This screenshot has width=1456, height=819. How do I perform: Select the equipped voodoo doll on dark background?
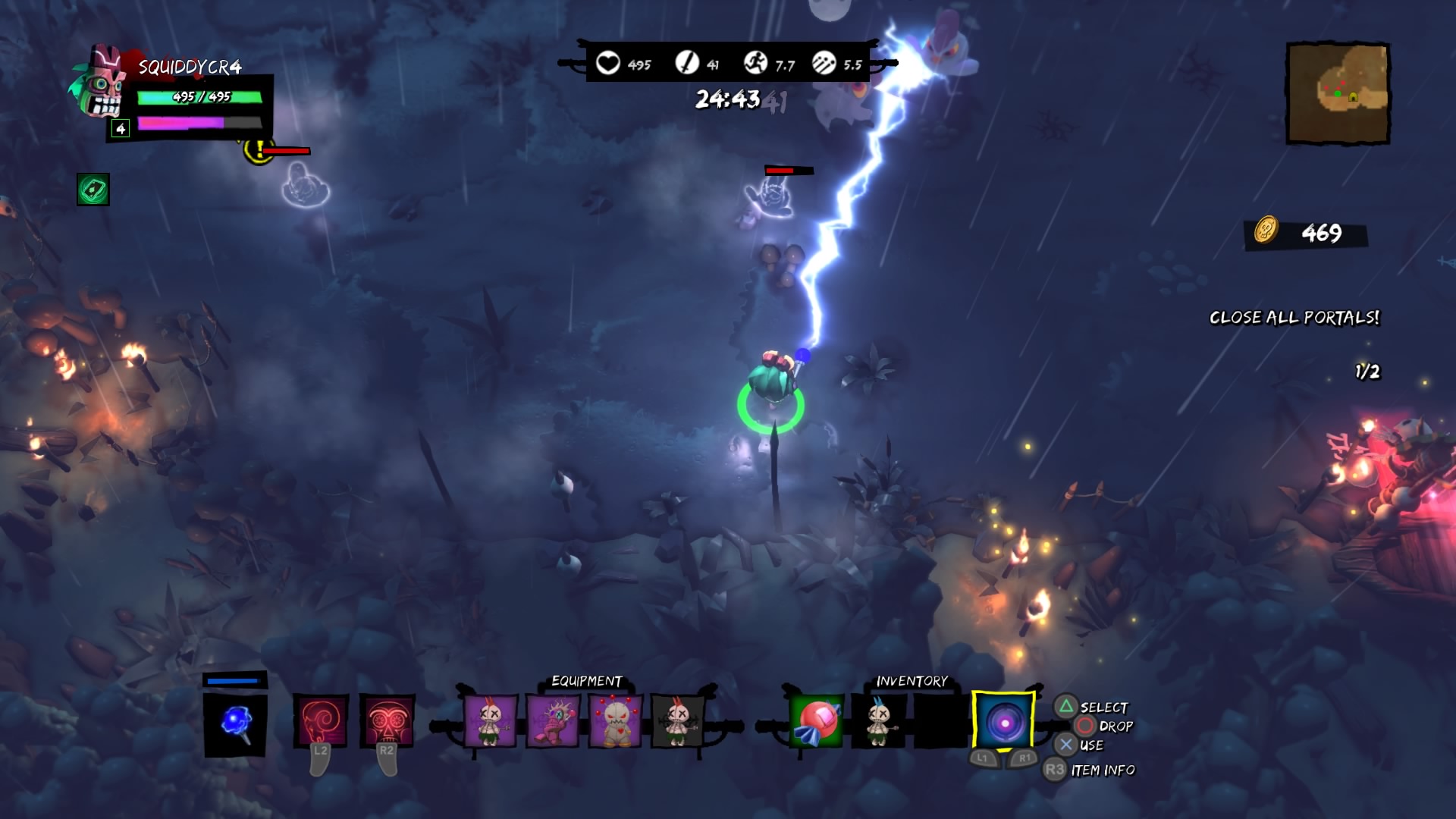click(x=677, y=721)
